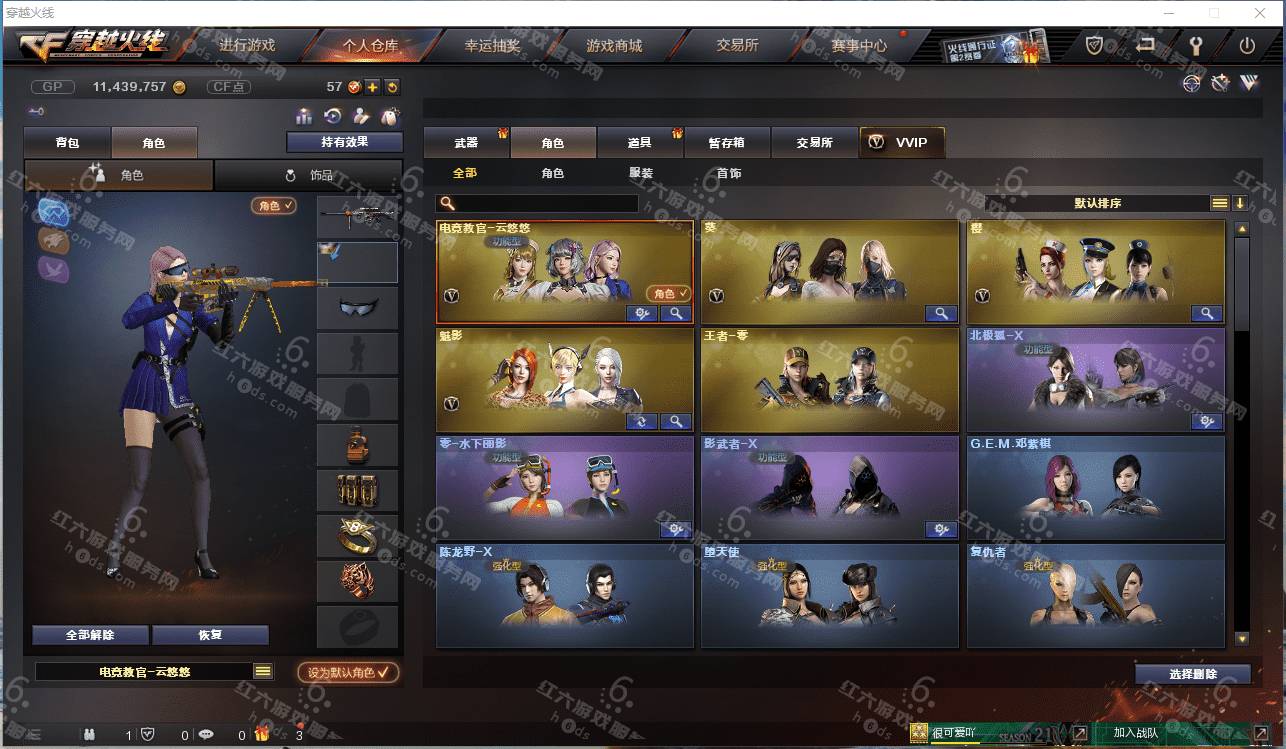1286x749 pixels.
Task: Click the 选择删除 button
Action: pyautogui.click(x=1192, y=674)
